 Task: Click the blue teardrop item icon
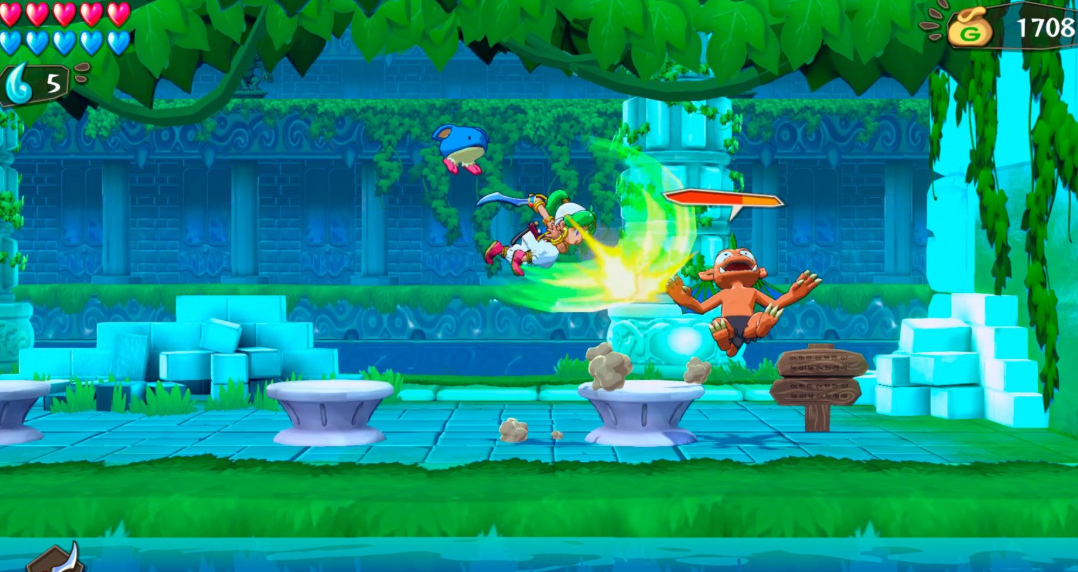click(19, 80)
